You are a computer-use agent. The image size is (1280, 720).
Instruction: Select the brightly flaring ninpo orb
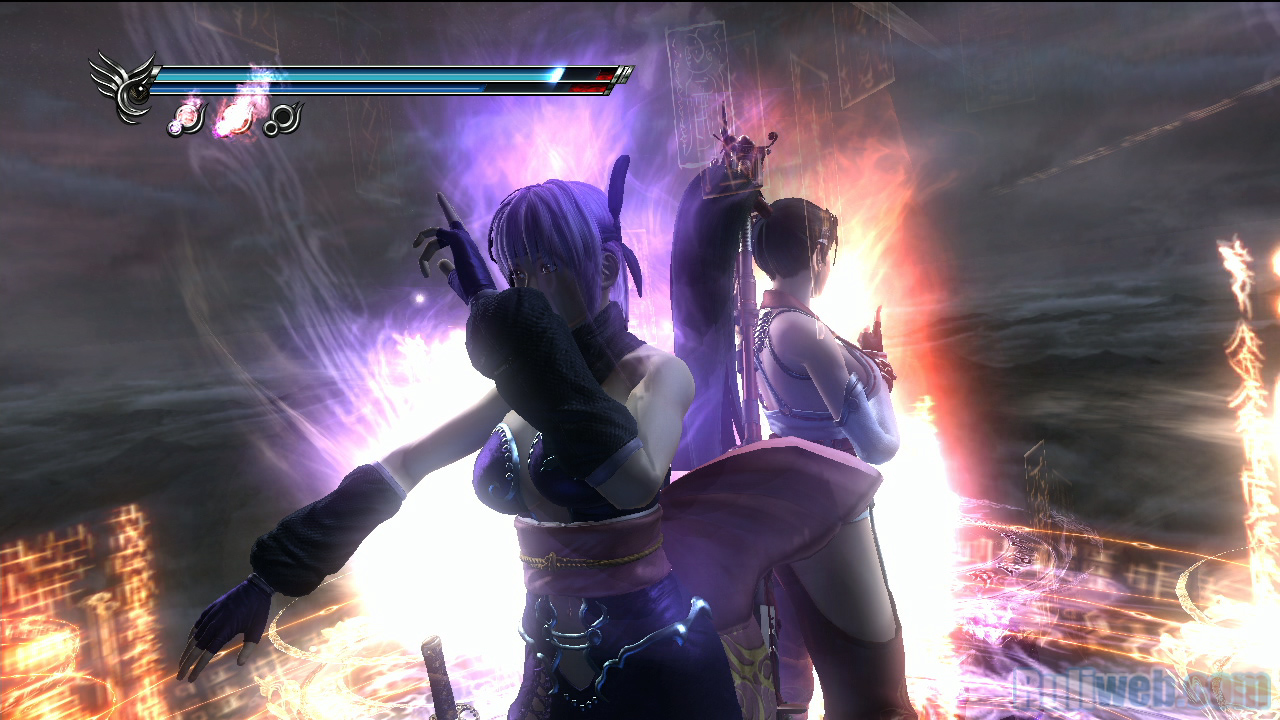click(x=234, y=119)
